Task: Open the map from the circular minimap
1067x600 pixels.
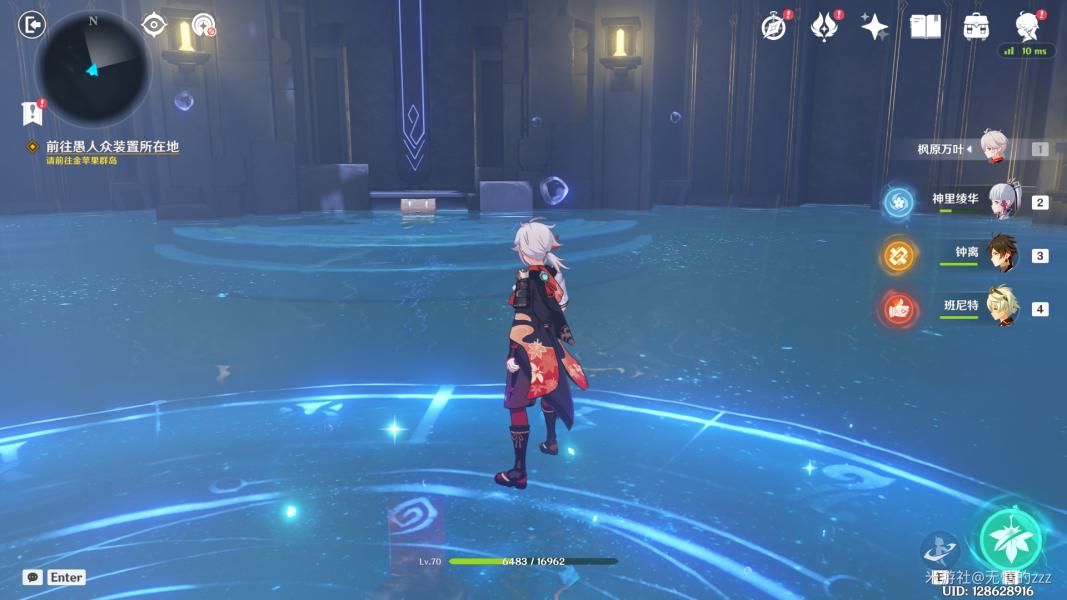Action: (92, 68)
